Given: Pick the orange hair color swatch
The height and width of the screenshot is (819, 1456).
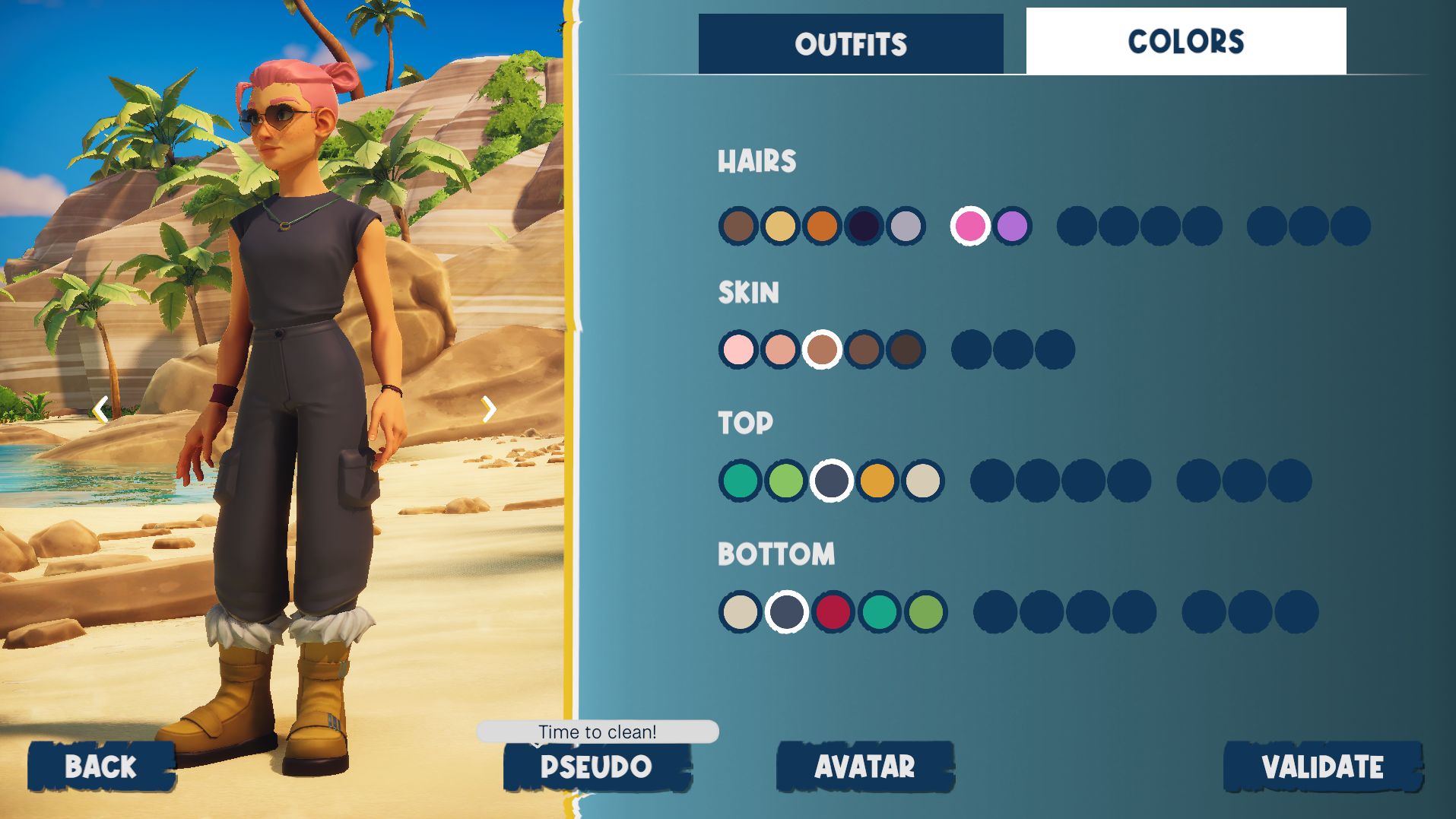Looking at the screenshot, I should 822,226.
